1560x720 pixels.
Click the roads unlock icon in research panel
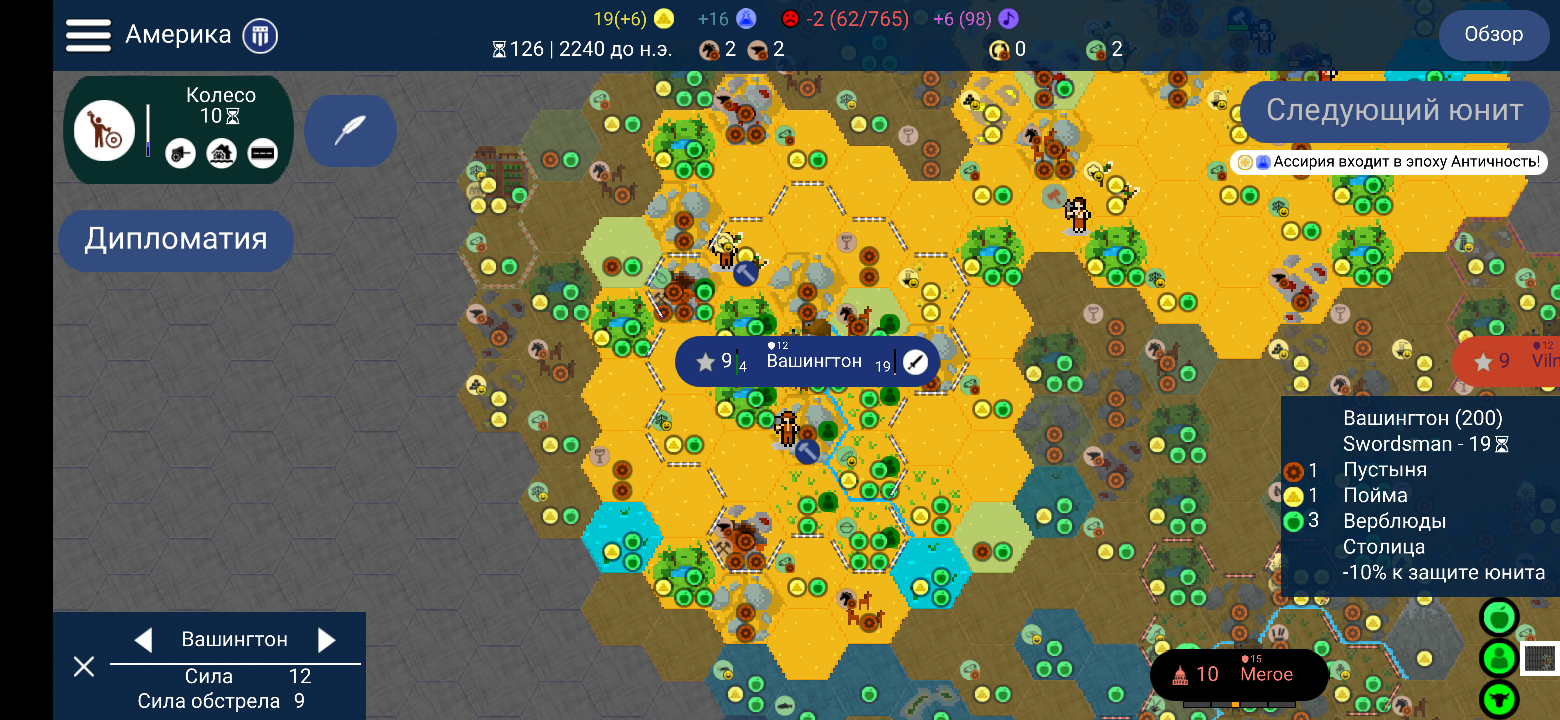click(262, 153)
